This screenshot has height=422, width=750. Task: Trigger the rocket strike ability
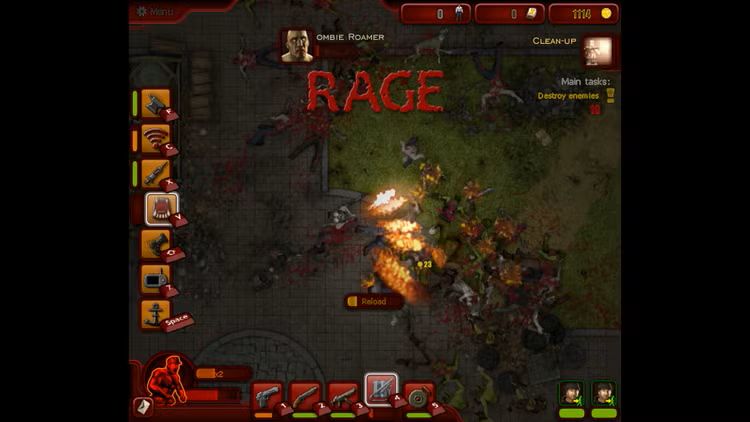point(155,173)
